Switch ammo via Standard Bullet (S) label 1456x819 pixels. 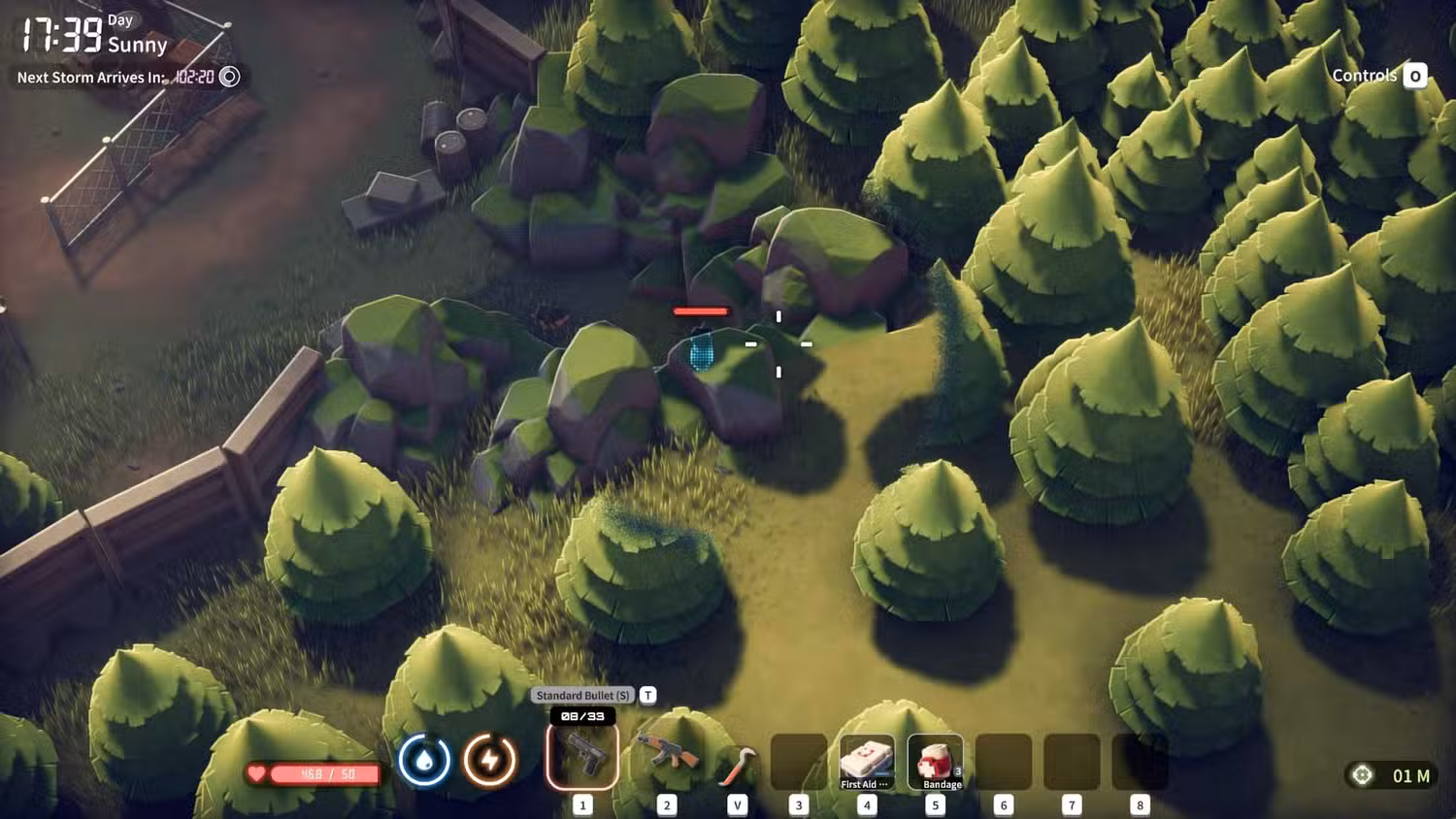tap(582, 695)
